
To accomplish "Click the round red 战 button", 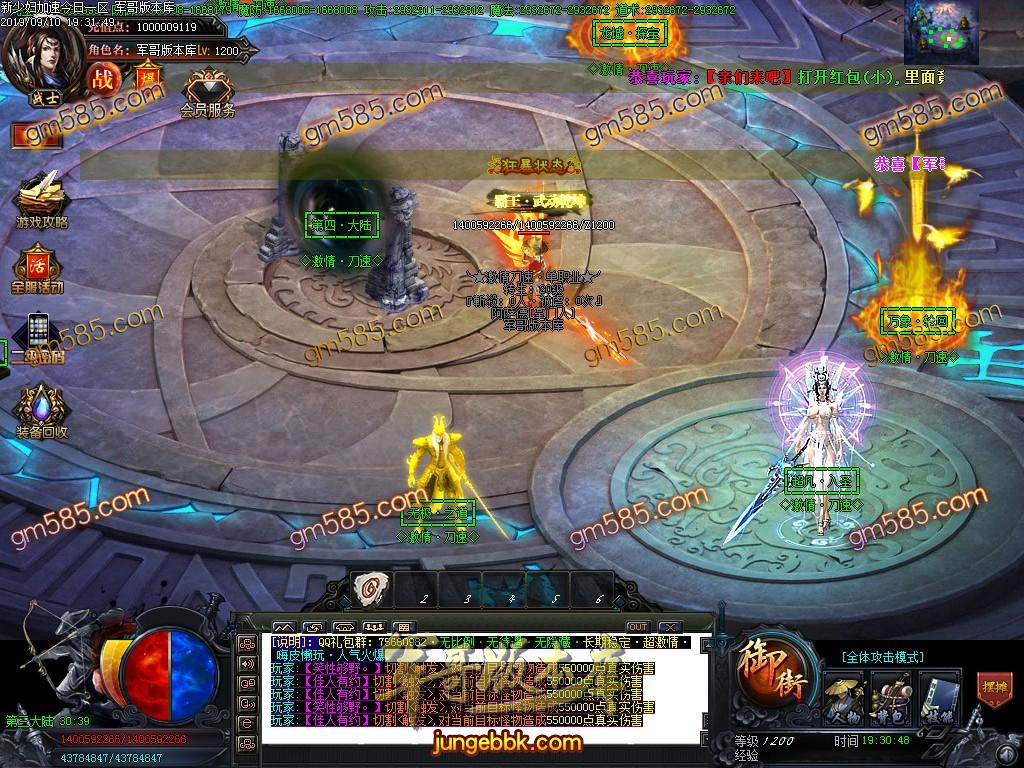I will click(x=102, y=79).
